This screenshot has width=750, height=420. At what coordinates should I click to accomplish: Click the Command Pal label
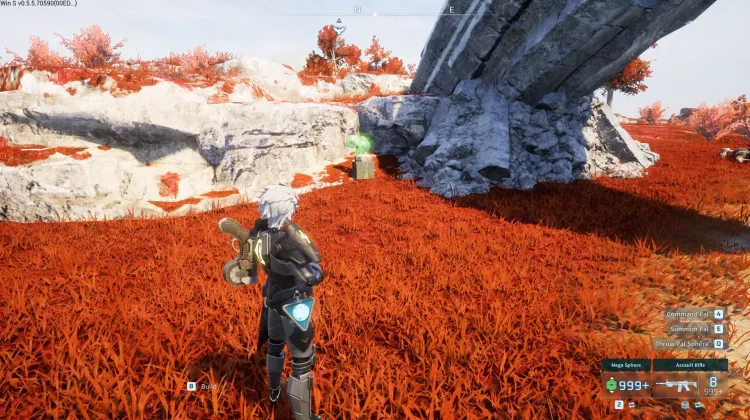pyautogui.click(x=689, y=314)
